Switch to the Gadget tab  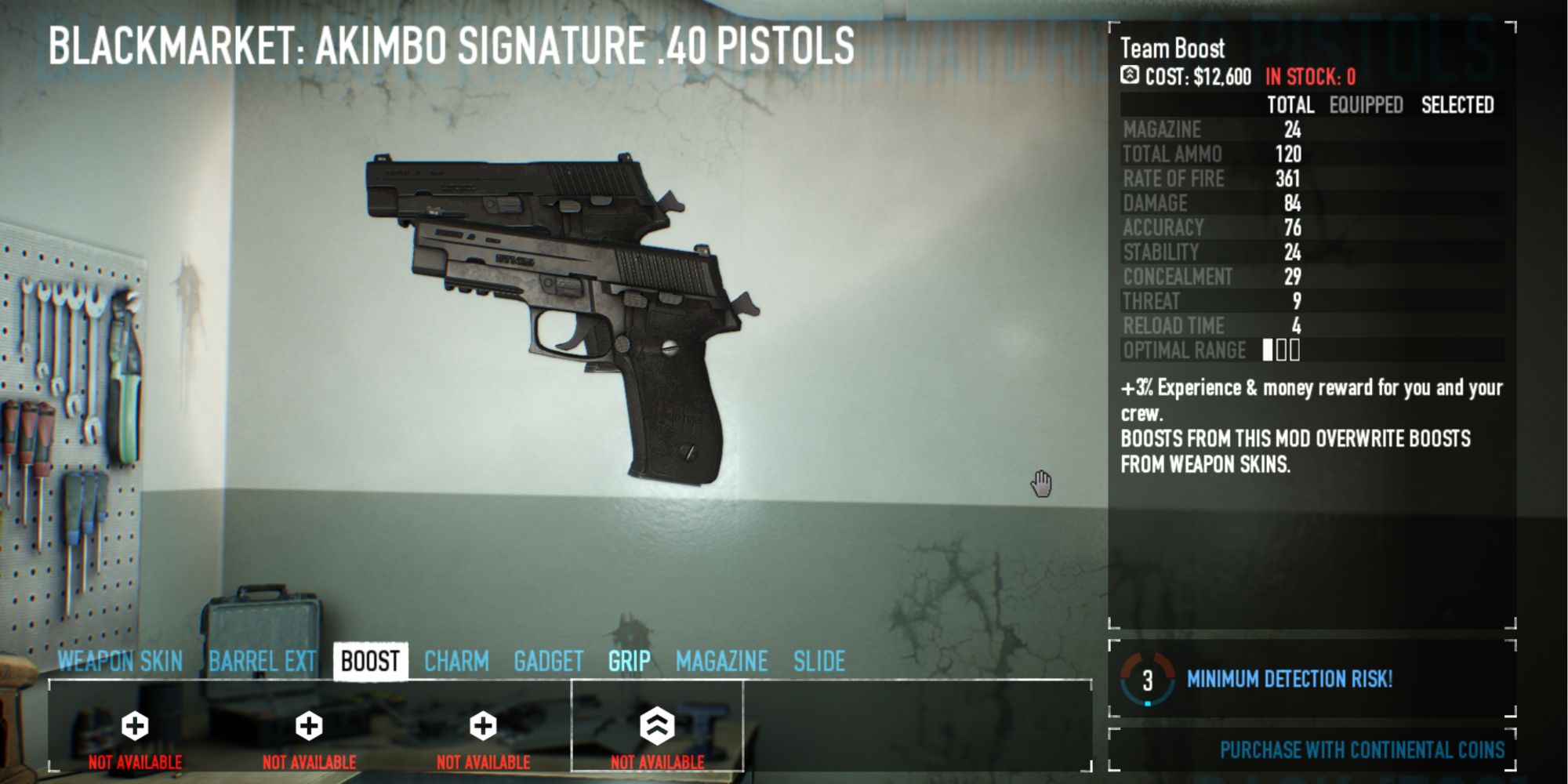point(549,662)
